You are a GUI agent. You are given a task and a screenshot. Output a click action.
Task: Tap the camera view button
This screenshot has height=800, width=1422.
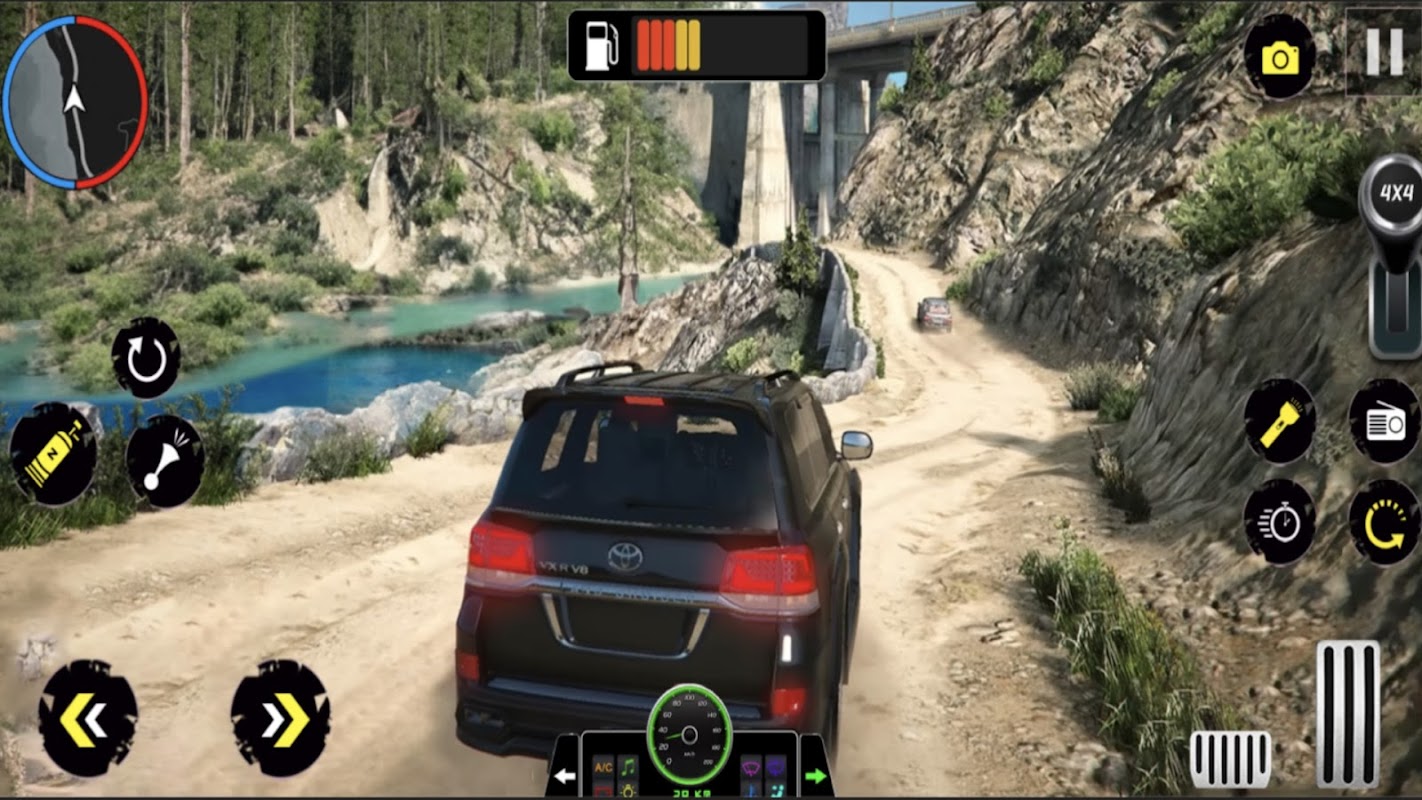[x=1279, y=57]
